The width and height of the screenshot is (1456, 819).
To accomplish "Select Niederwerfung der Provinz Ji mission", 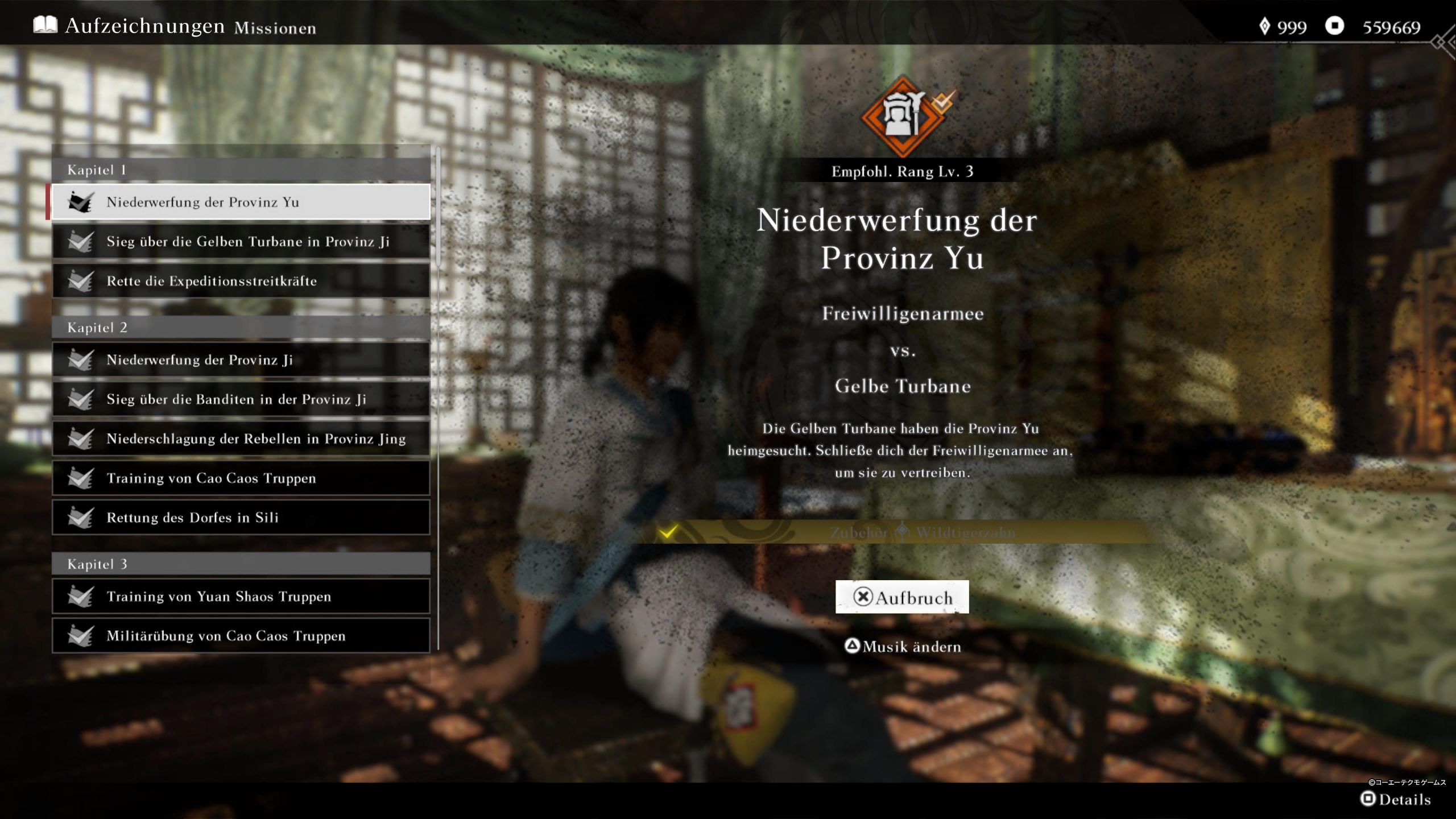I will 241,360.
